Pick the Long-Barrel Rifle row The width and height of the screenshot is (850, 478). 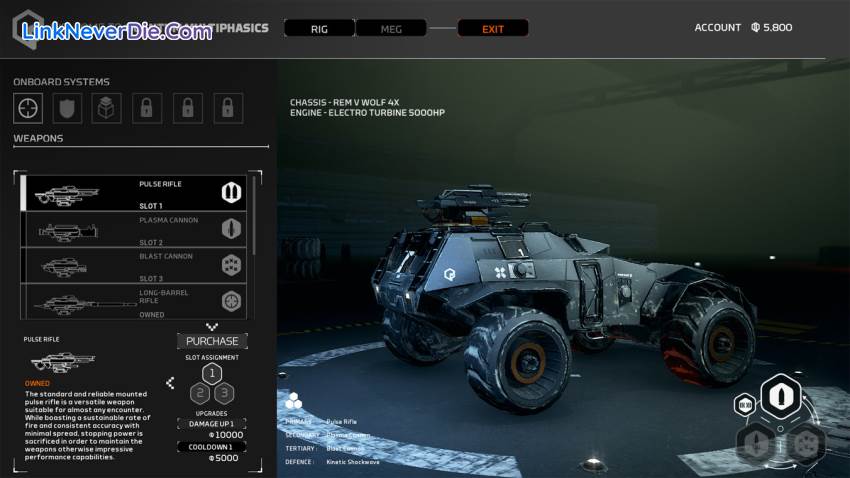pyautogui.click(x=135, y=301)
